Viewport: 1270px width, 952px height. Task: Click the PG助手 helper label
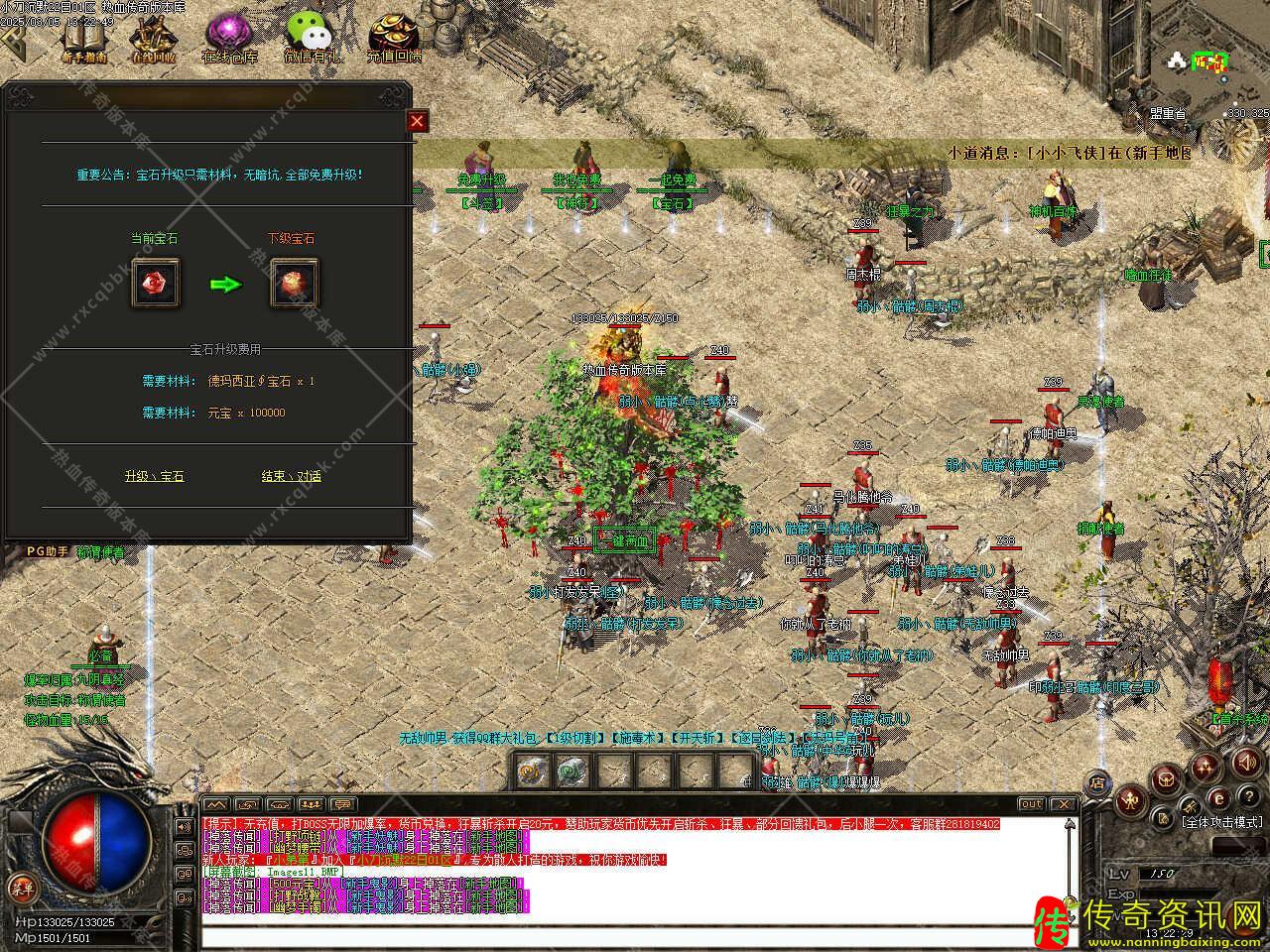coord(46,551)
